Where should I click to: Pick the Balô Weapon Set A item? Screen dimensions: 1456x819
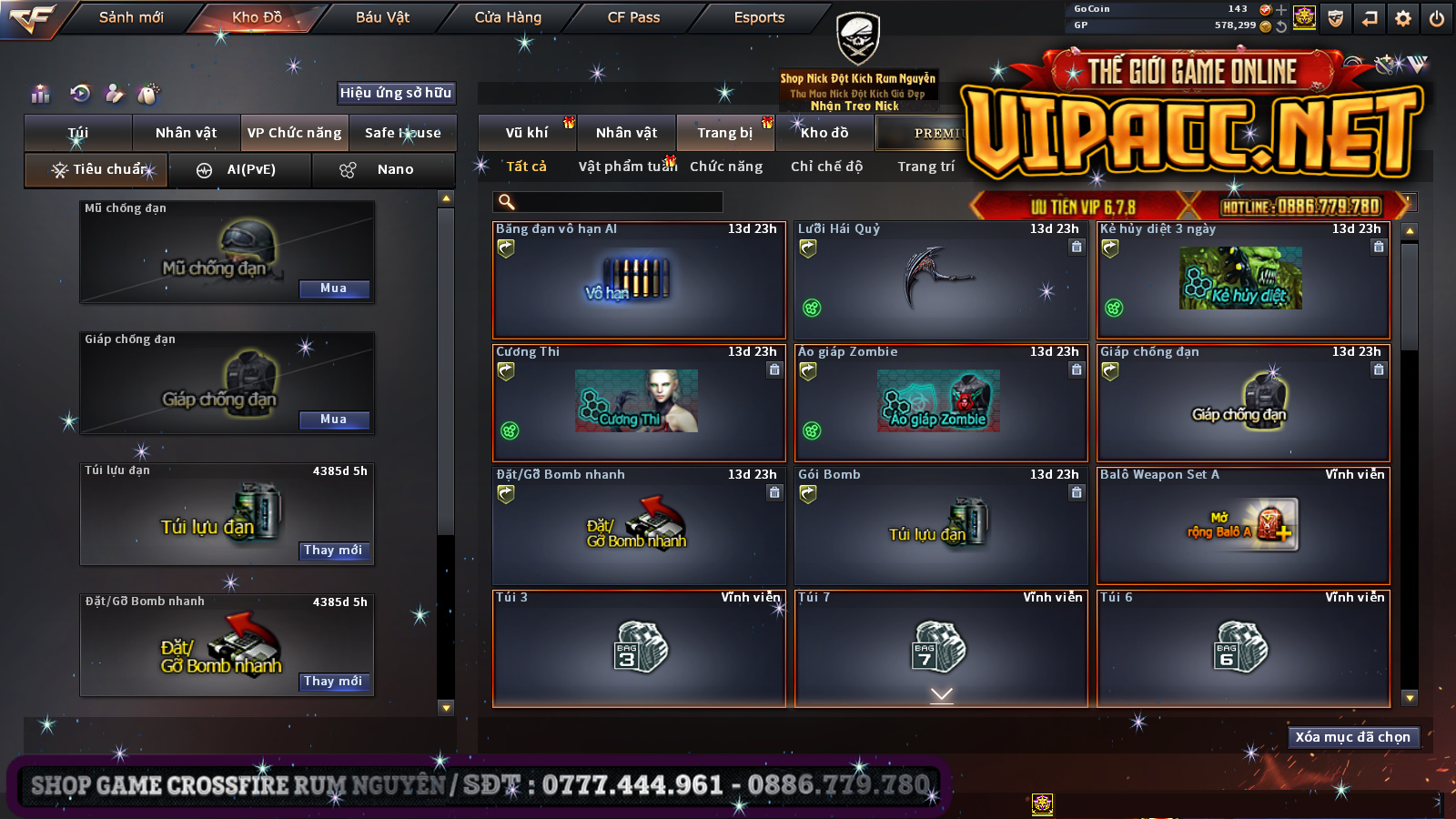[1243, 526]
